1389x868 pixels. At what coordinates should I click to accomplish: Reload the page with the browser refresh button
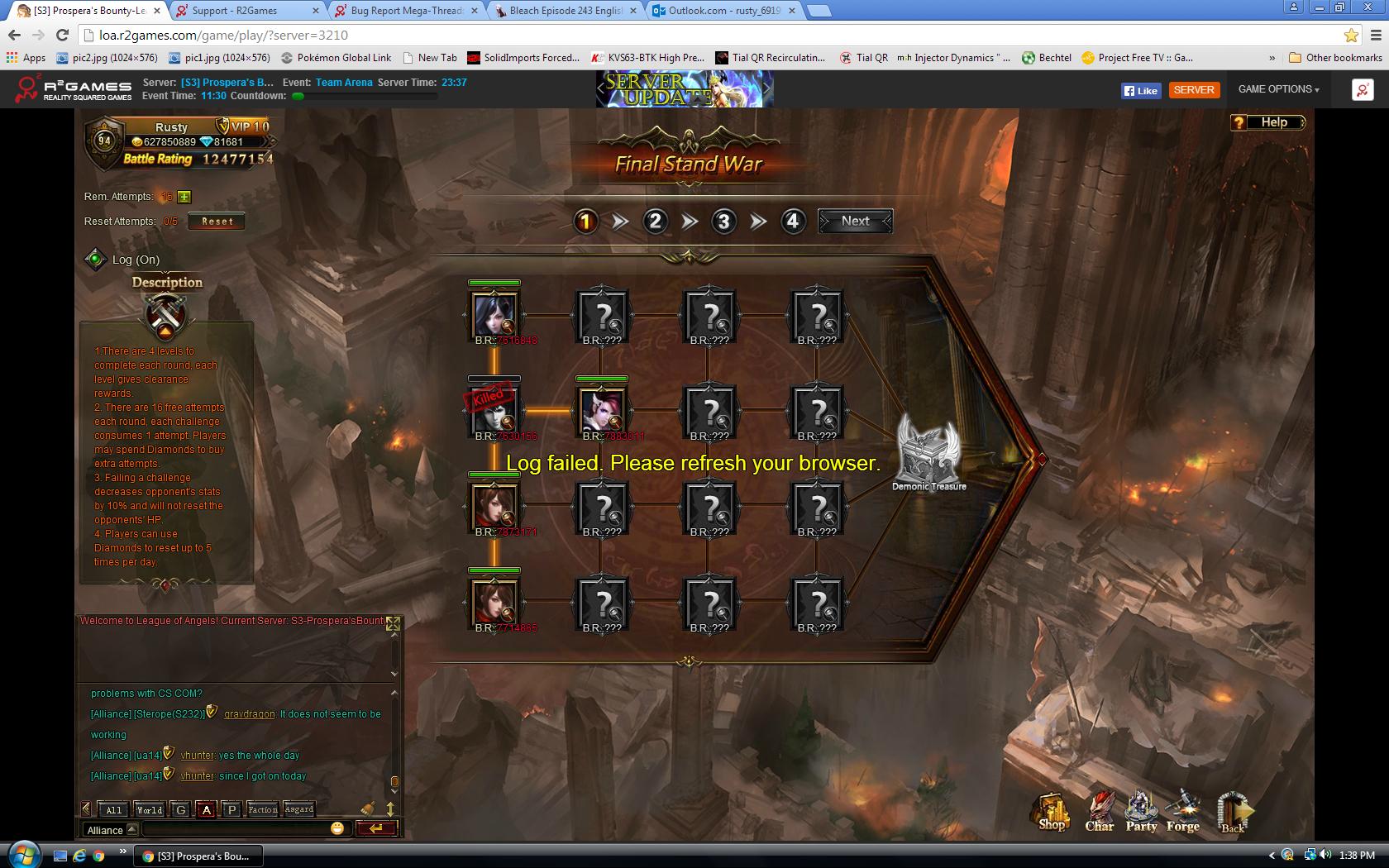tap(62, 35)
